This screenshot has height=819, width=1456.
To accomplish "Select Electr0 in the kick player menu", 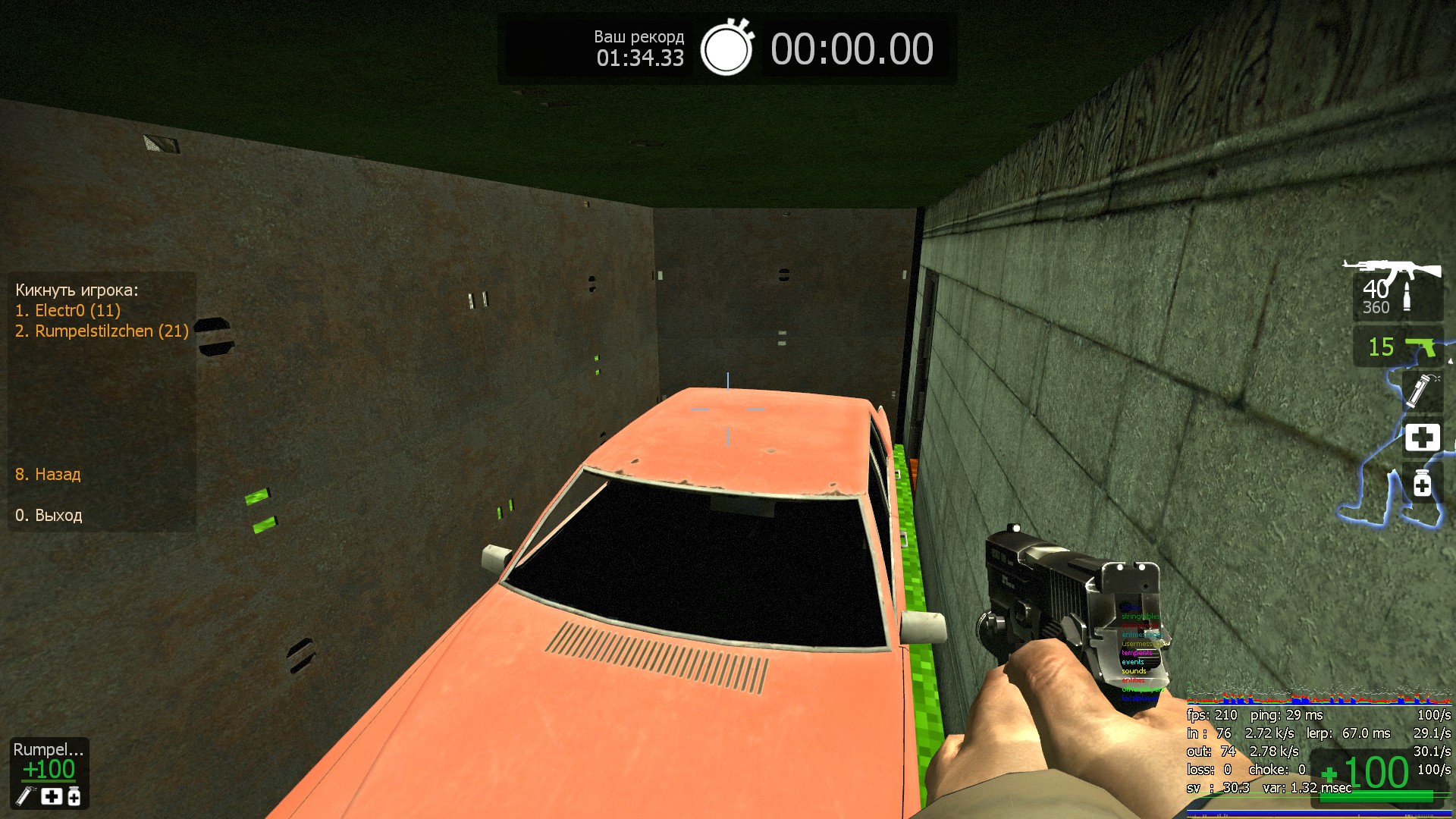I will click(67, 310).
